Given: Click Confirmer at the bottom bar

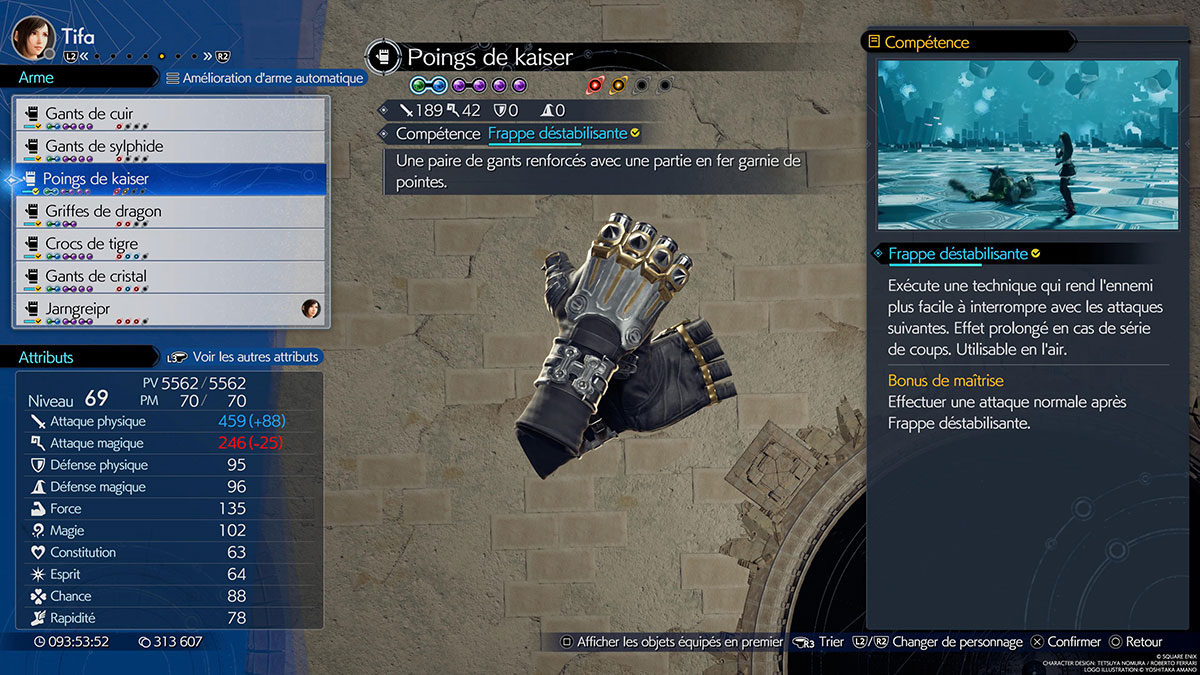Looking at the screenshot, I should [1066, 642].
